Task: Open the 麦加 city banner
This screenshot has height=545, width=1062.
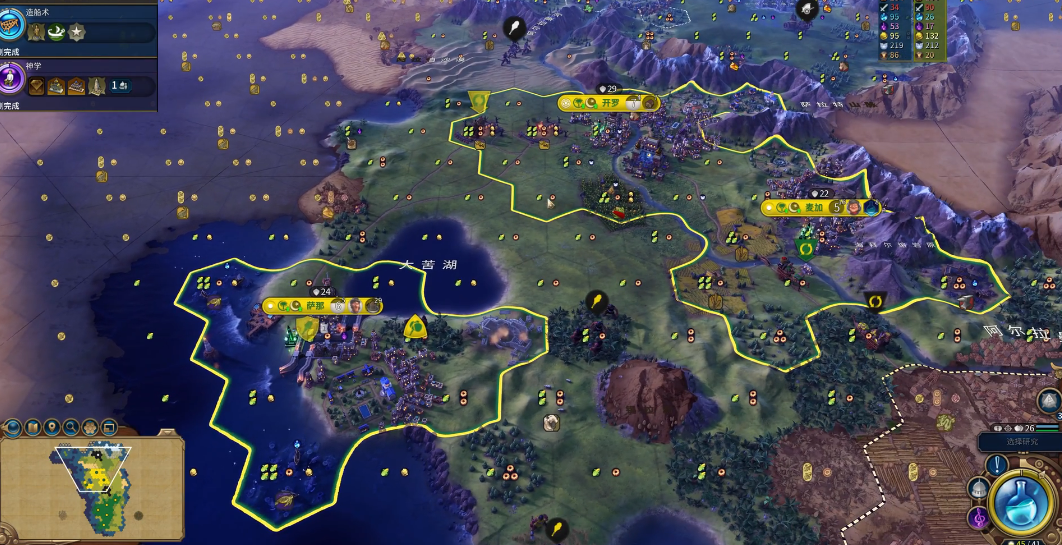Action: click(812, 207)
